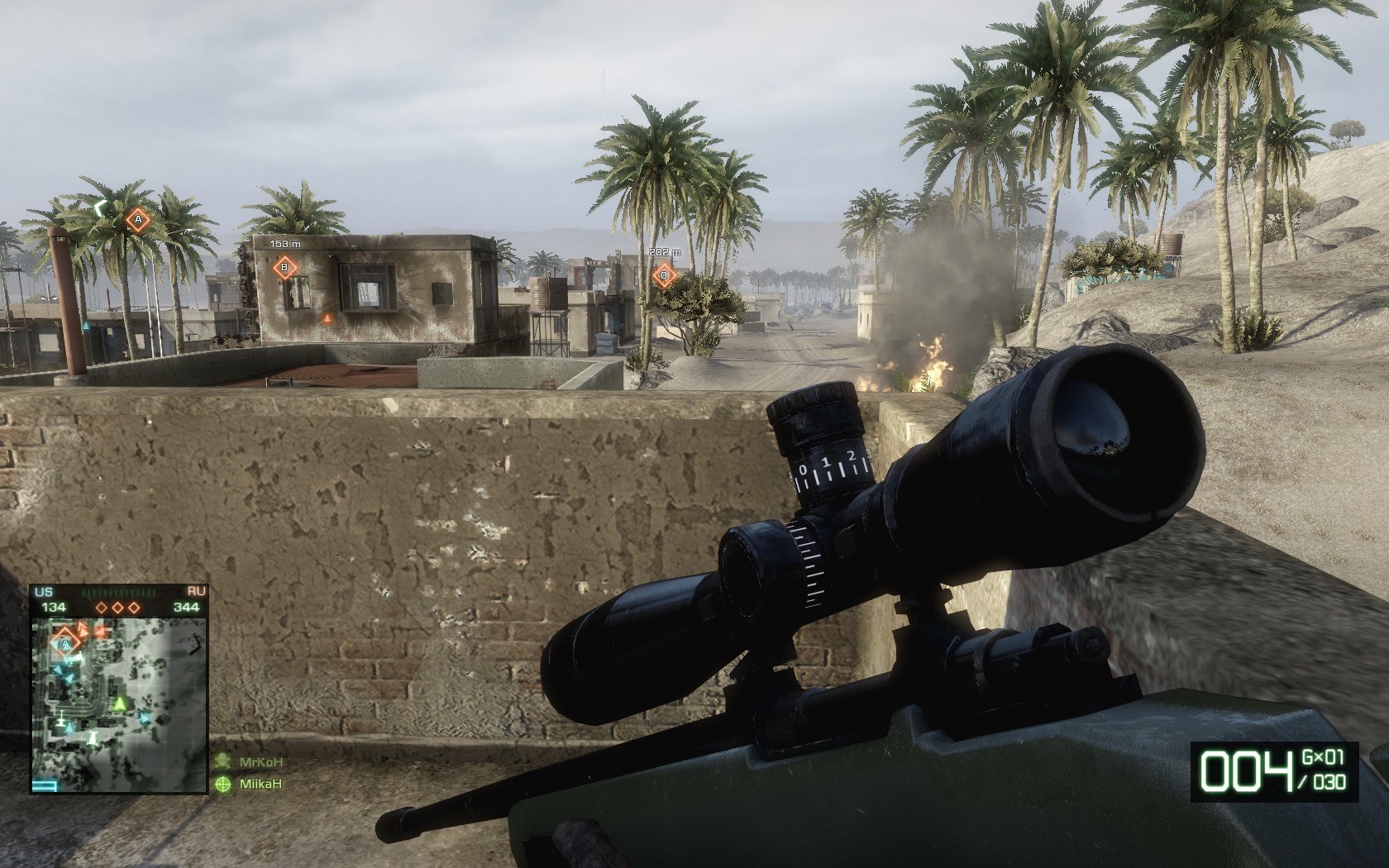Click flag A diamond on the minimap
This screenshot has height=868, width=1389.
tap(64, 641)
